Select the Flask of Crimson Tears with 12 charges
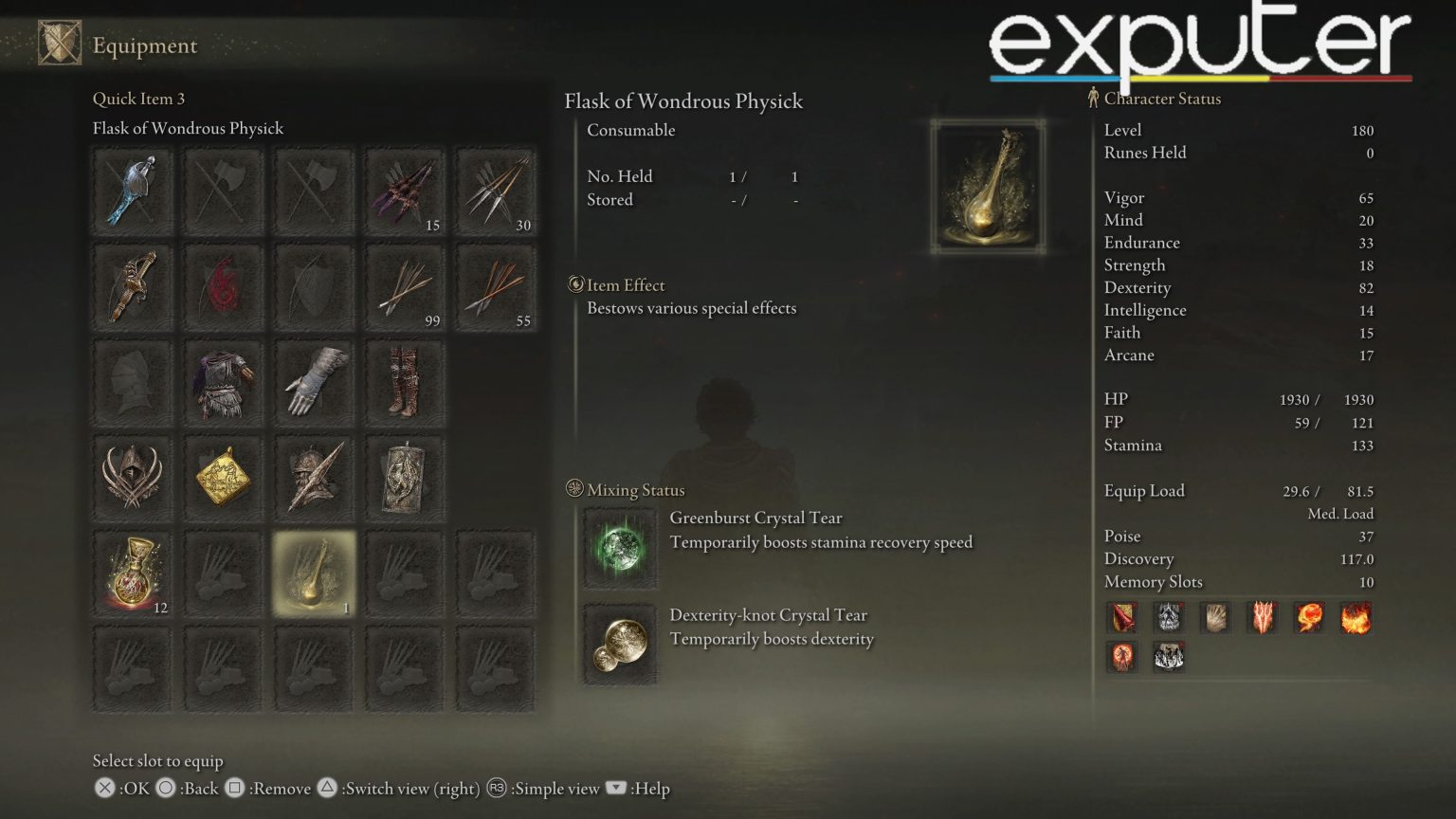The width and height of the screenshot is (1456, 819). (132, 573)
